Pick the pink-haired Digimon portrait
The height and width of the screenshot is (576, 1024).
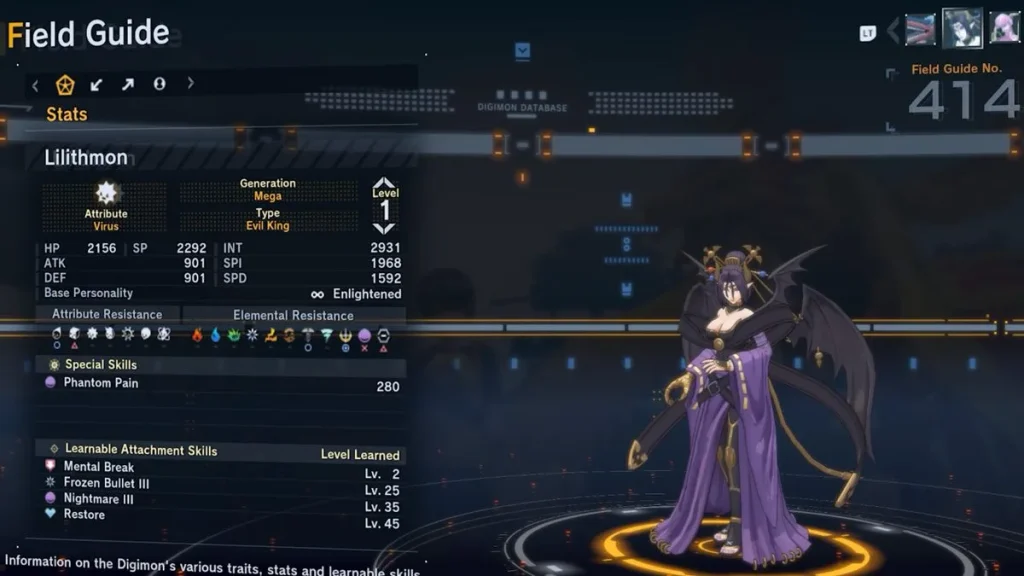[1004, 28]
